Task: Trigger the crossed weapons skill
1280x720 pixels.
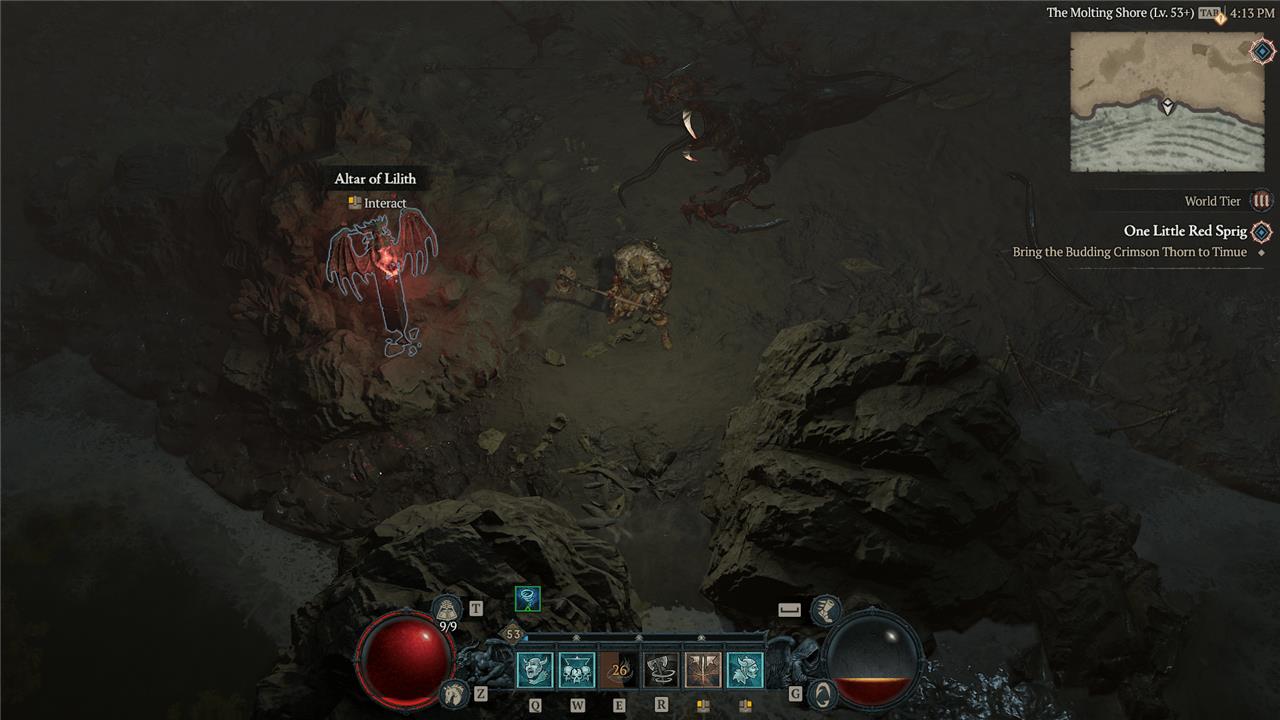Action: pyautogui.click(x=703, y=670)
